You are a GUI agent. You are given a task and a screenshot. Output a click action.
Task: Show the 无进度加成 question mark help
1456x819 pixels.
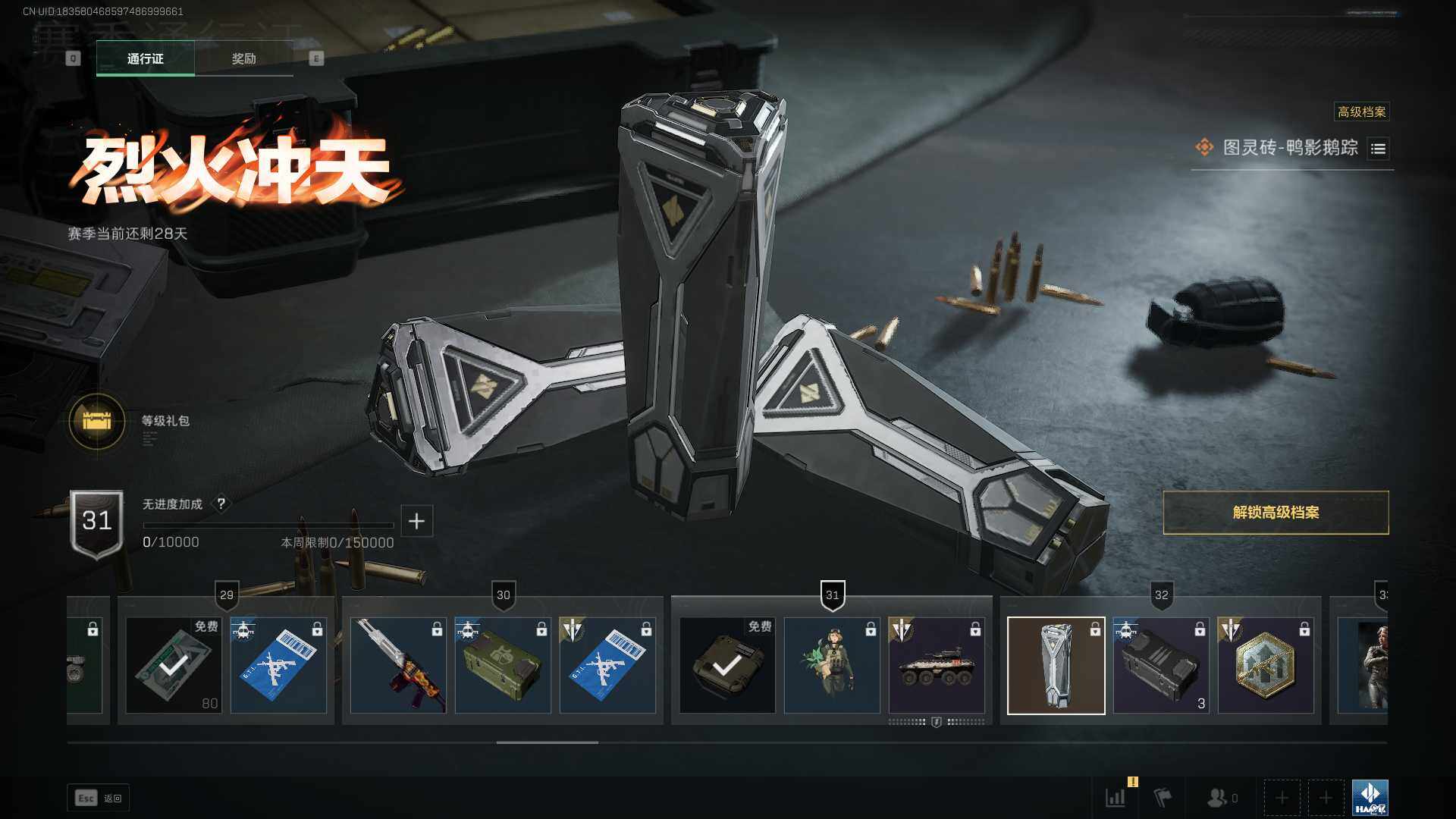pos(221,504)
